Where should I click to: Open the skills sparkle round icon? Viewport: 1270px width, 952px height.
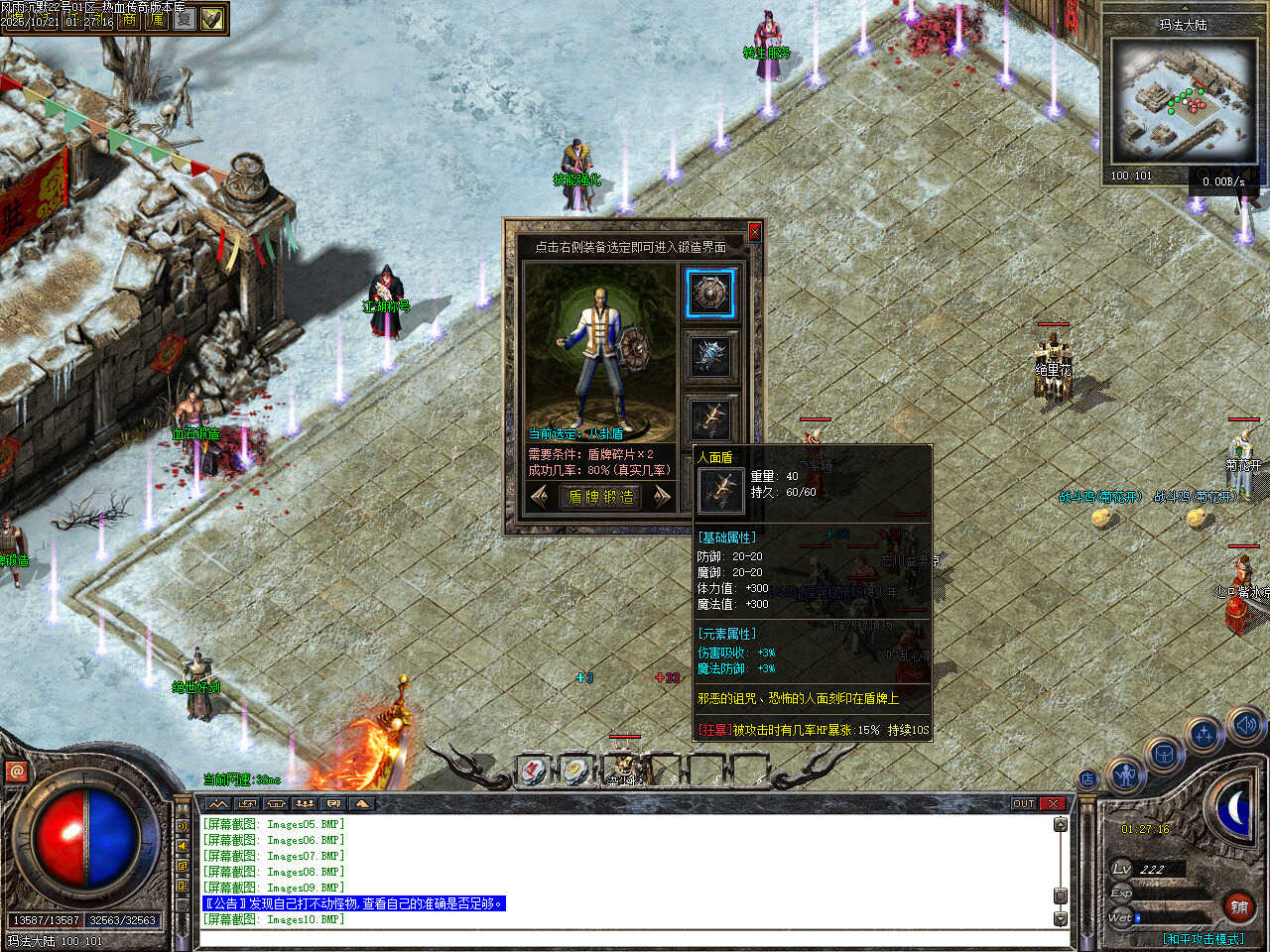(x=1204, y=735)
